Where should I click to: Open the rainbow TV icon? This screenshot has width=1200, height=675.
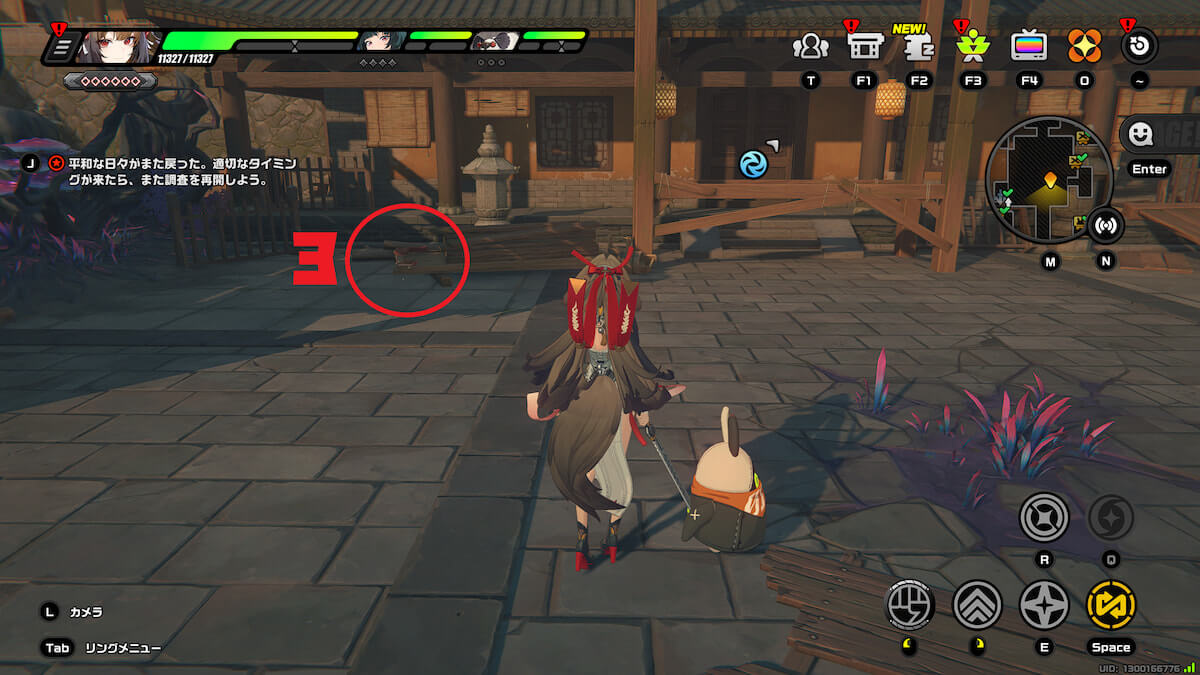pyautogui.click(x=1029, y=46)
